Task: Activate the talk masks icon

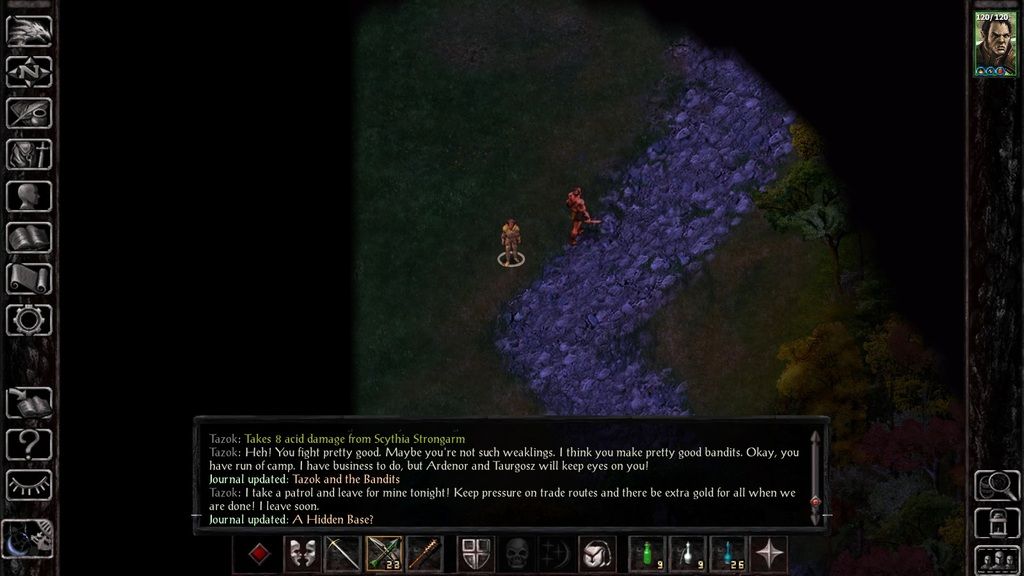Action: click(x=302, y=554)
